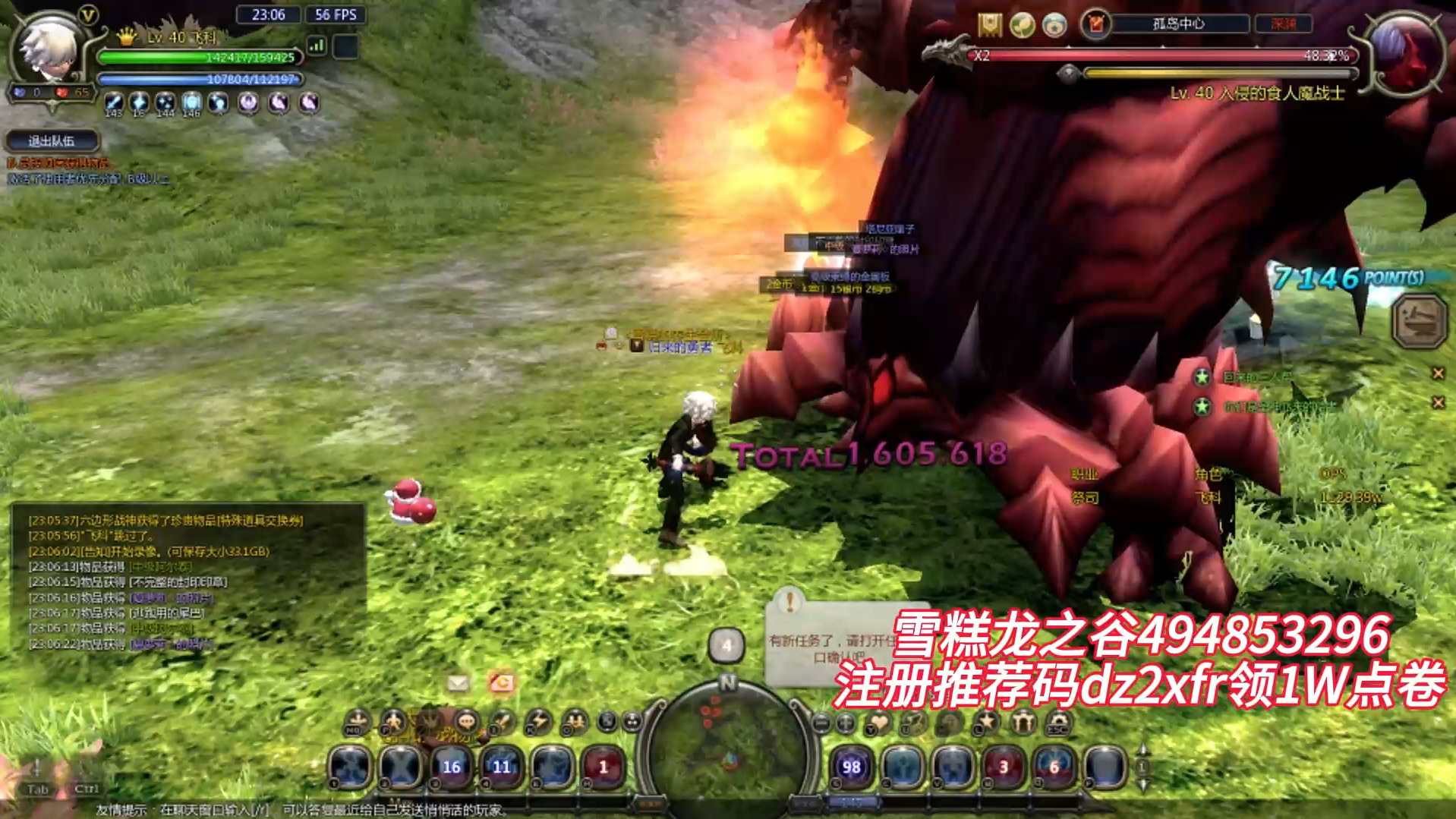Click the golden banner icon at top
The height and width of the screenshot is (819, 1456).
point(989,25)
